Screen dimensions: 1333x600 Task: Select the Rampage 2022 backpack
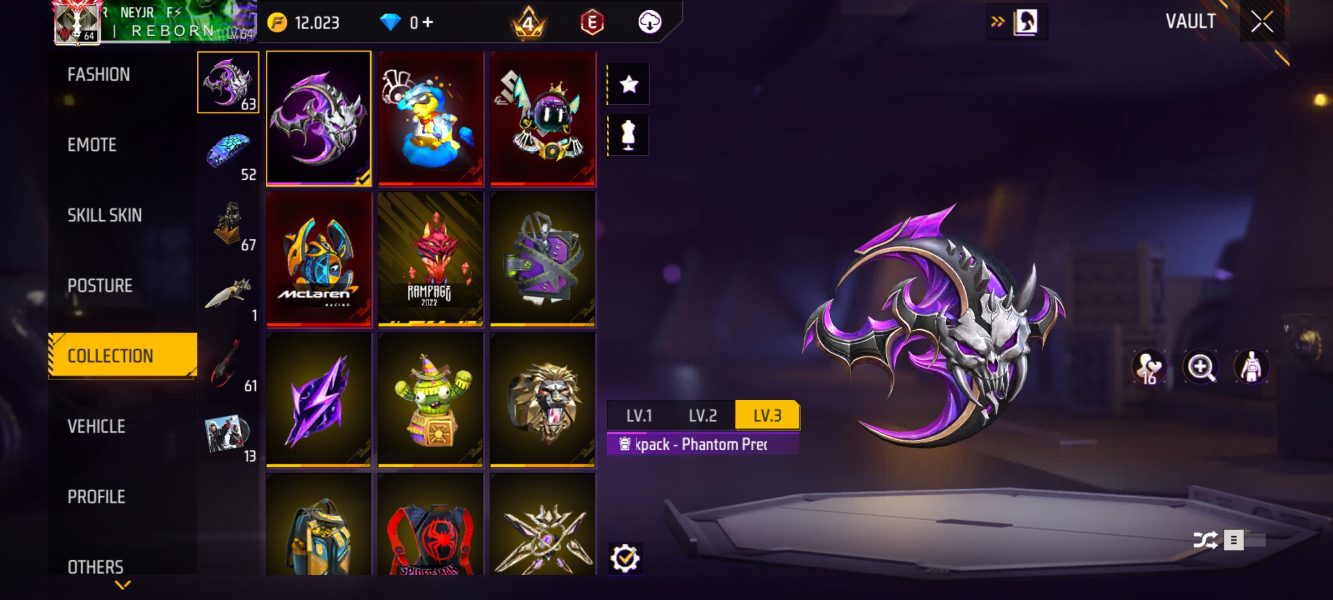click(431, 258)
